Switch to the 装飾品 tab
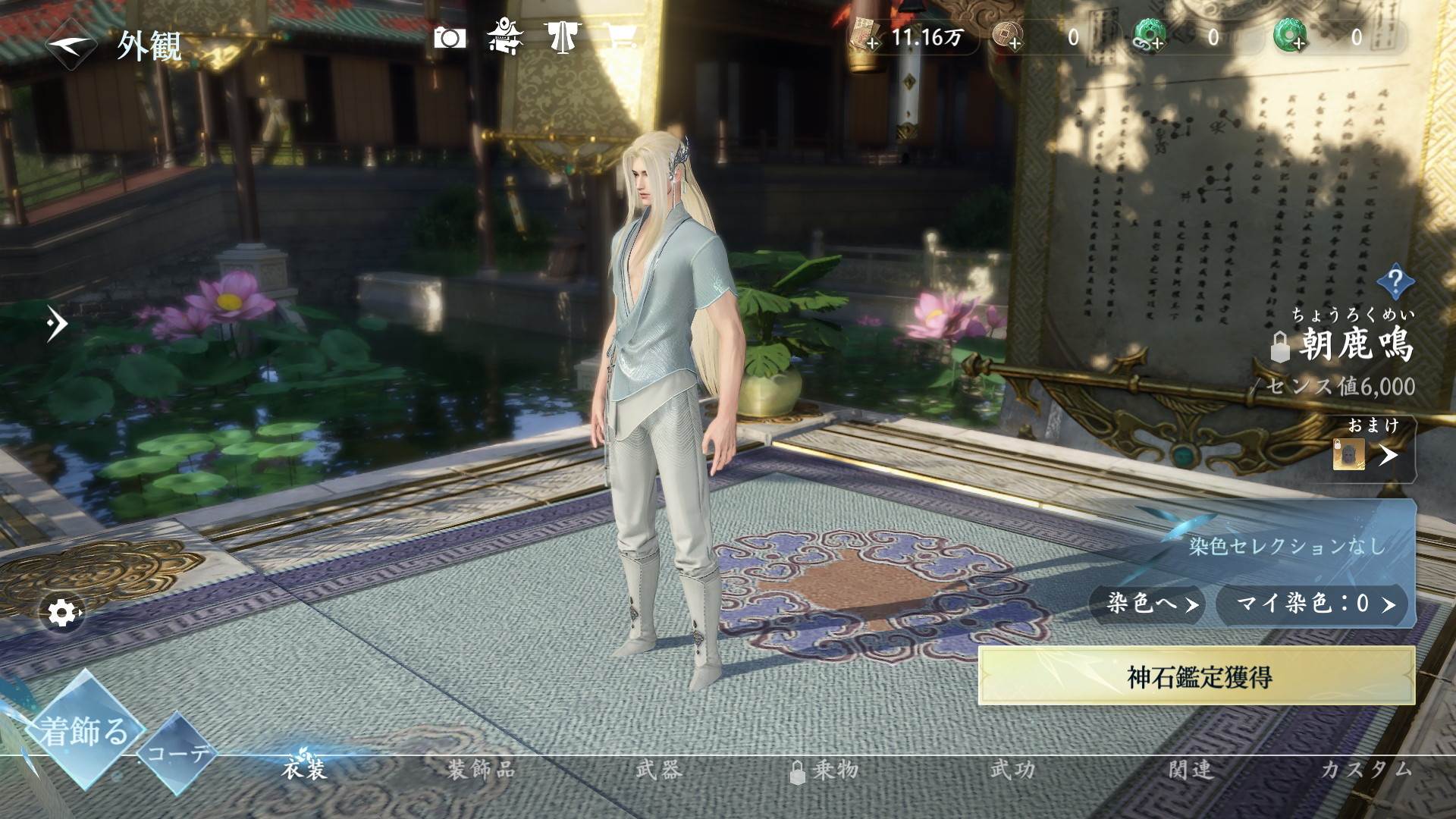 coord(481,770)
